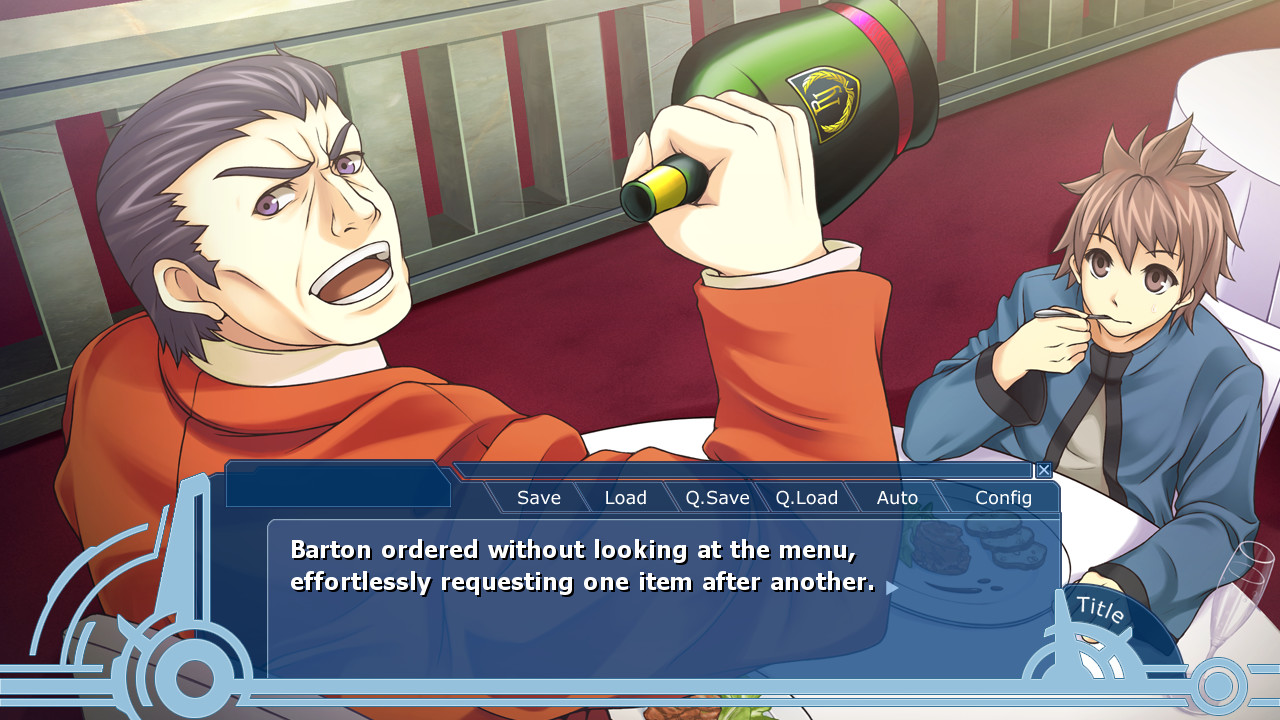Screen dimensions: 1280x720
Task: Activate quick load via the Q.Load tab
Action: 806,497
